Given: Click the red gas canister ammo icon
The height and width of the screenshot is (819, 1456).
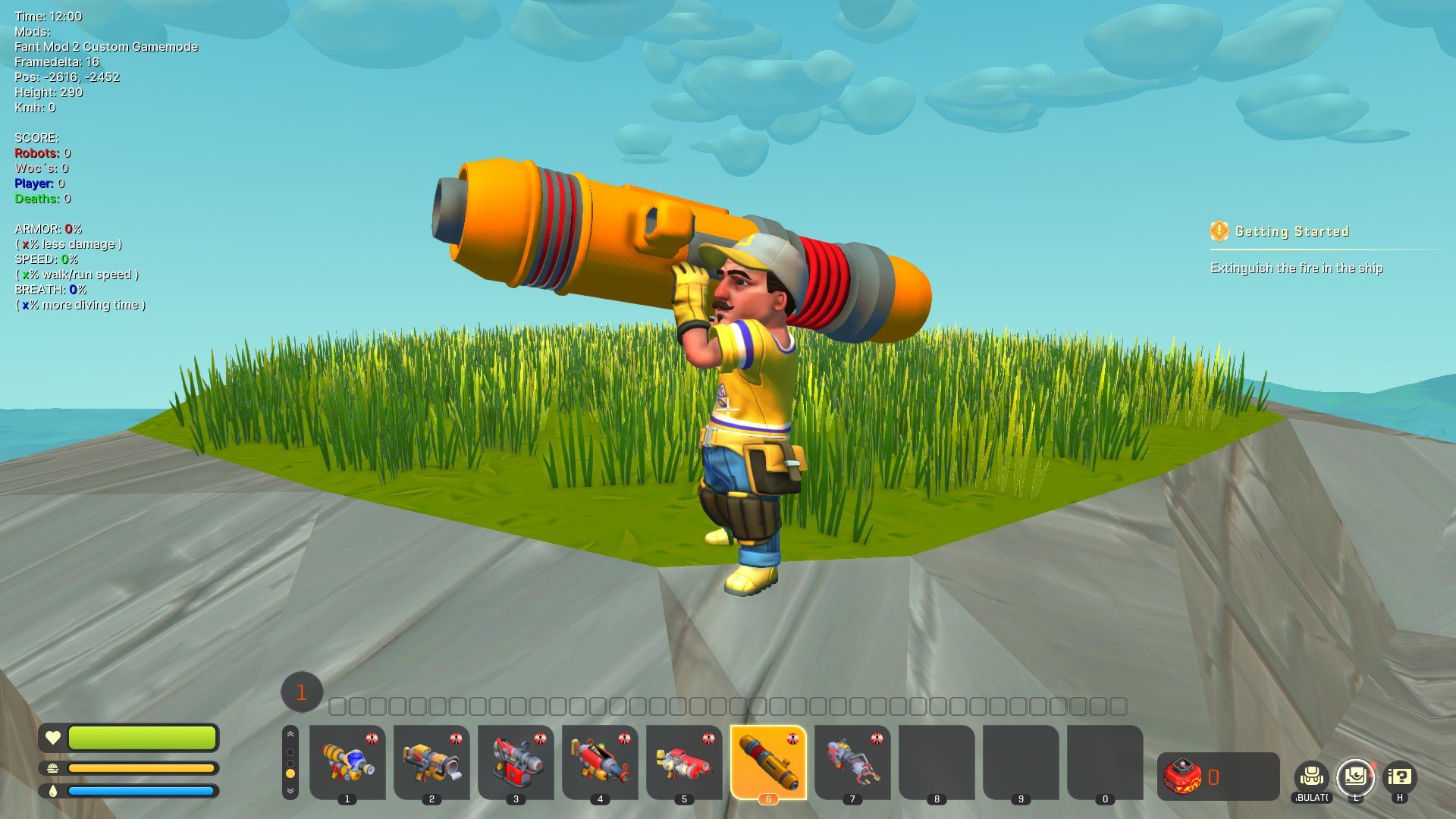Looking at the screenshot, I should click(x=1183, y=777).
